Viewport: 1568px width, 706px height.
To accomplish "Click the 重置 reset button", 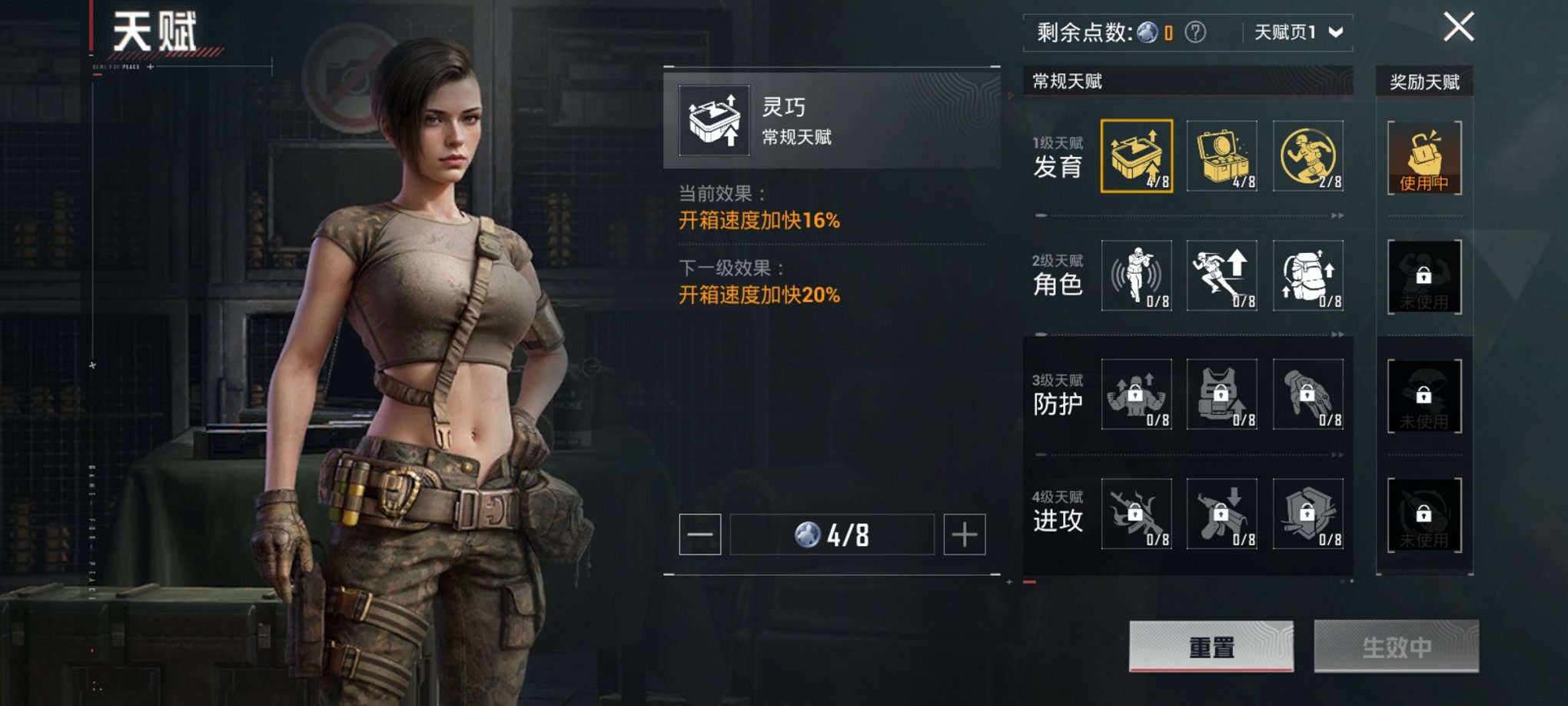I will (1211, 647).
